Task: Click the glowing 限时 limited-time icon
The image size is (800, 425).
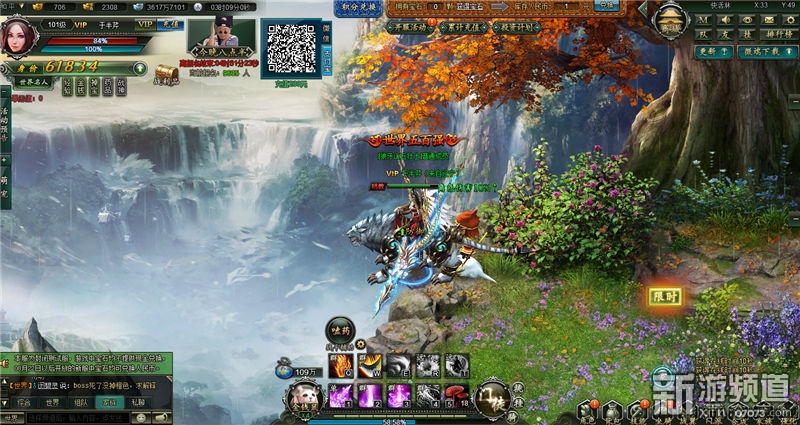Action: click(x=665, y=297)
